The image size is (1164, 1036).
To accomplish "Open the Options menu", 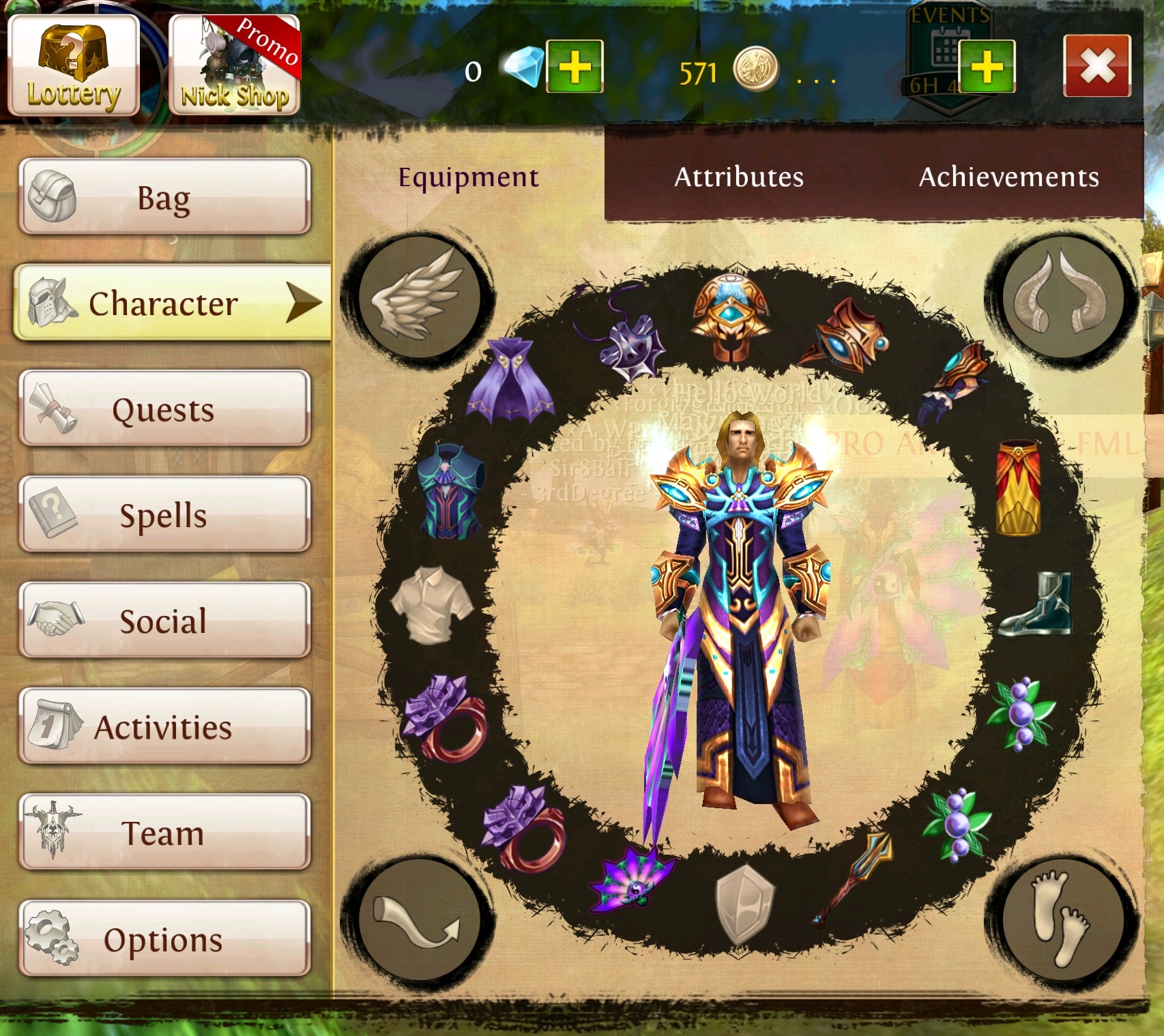I will 164,939.
